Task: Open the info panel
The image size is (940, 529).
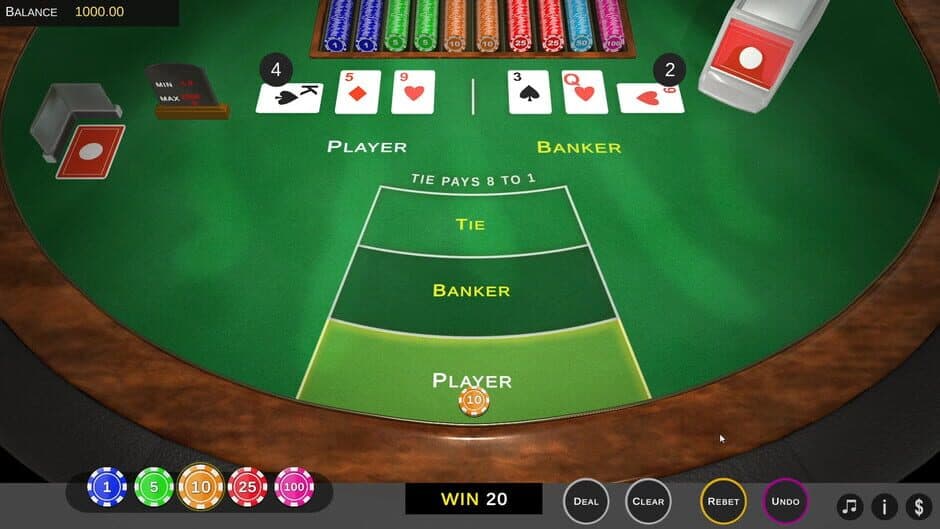Action: tap(884, 506)
